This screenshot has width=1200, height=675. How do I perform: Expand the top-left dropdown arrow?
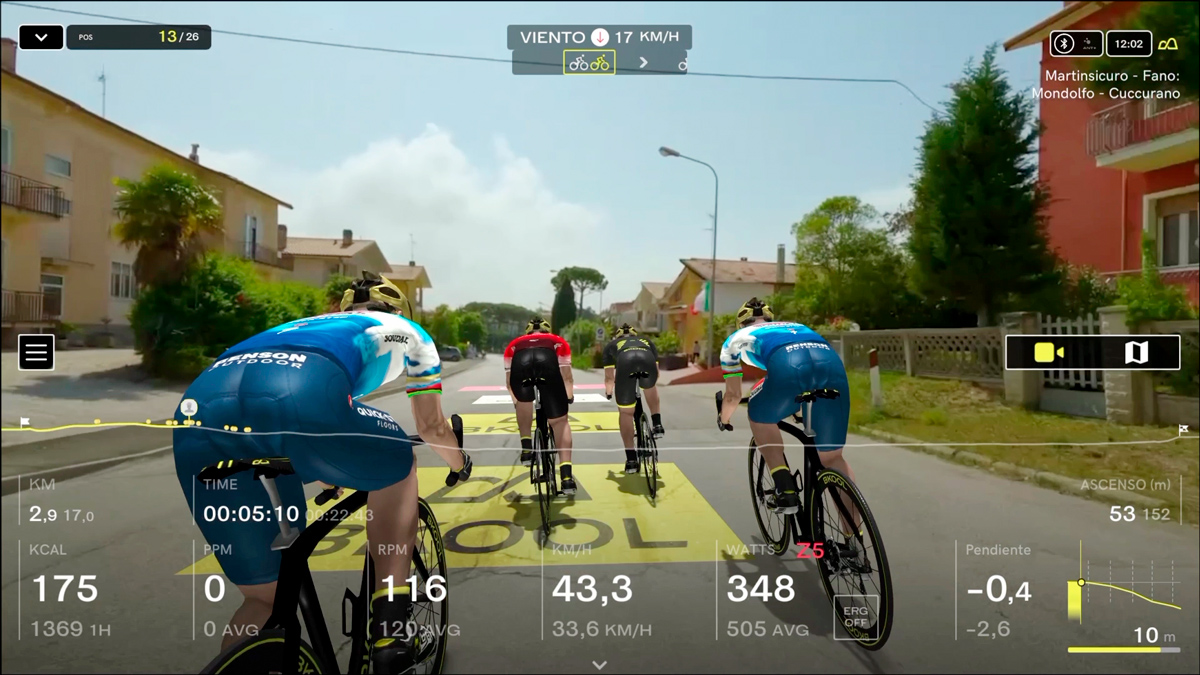tap(41, 38)
